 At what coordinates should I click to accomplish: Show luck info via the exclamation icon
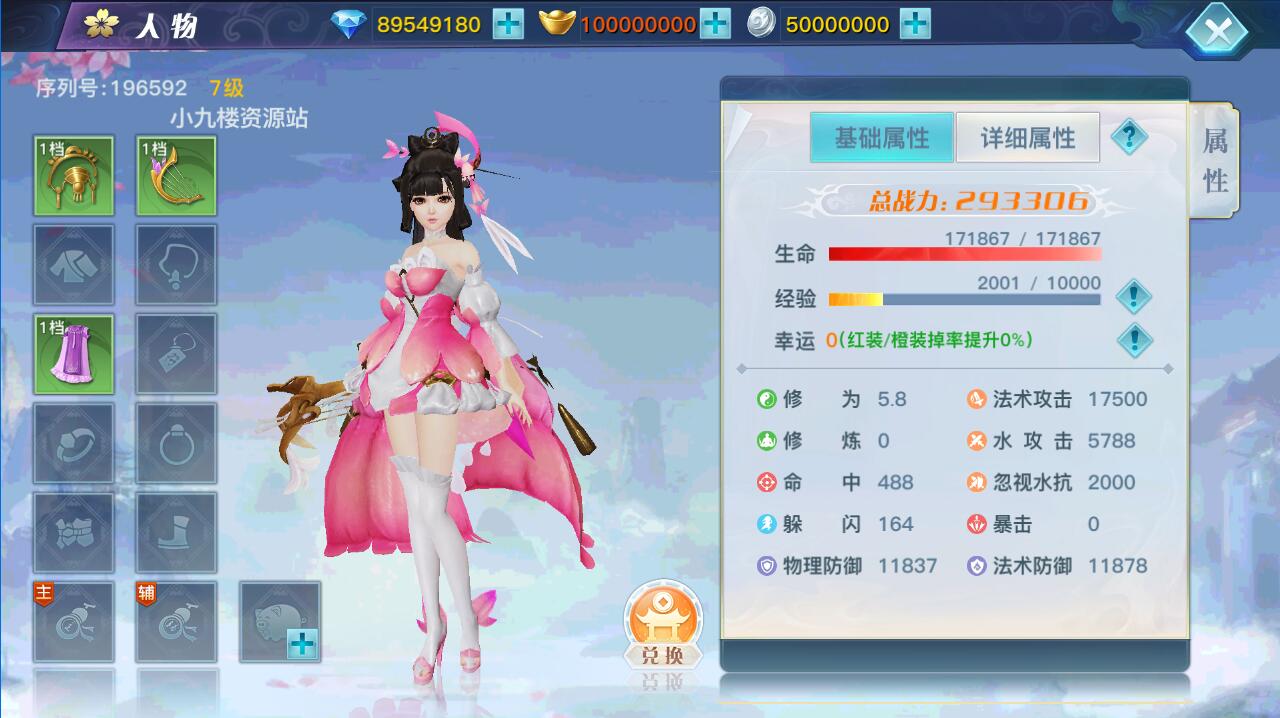1133,340
